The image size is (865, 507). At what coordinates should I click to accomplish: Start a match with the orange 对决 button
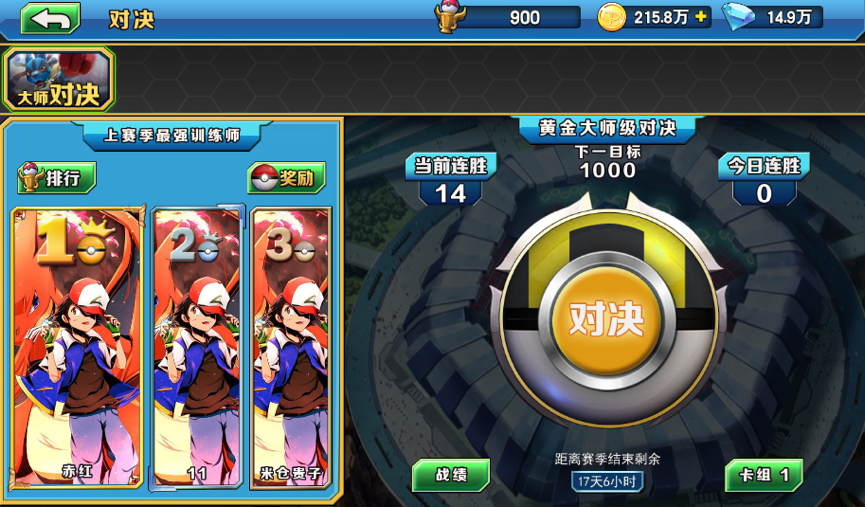[x=606, y=318]
